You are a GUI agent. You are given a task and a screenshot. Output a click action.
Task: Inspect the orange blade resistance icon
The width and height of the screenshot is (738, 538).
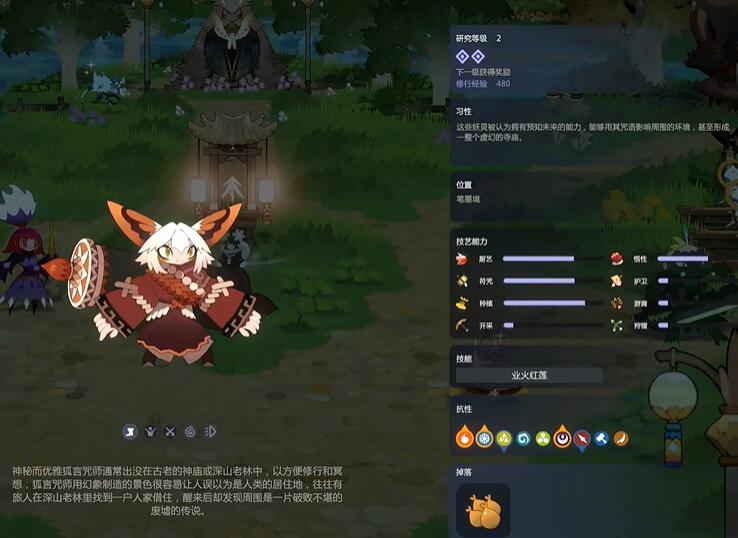coord(621,438)
